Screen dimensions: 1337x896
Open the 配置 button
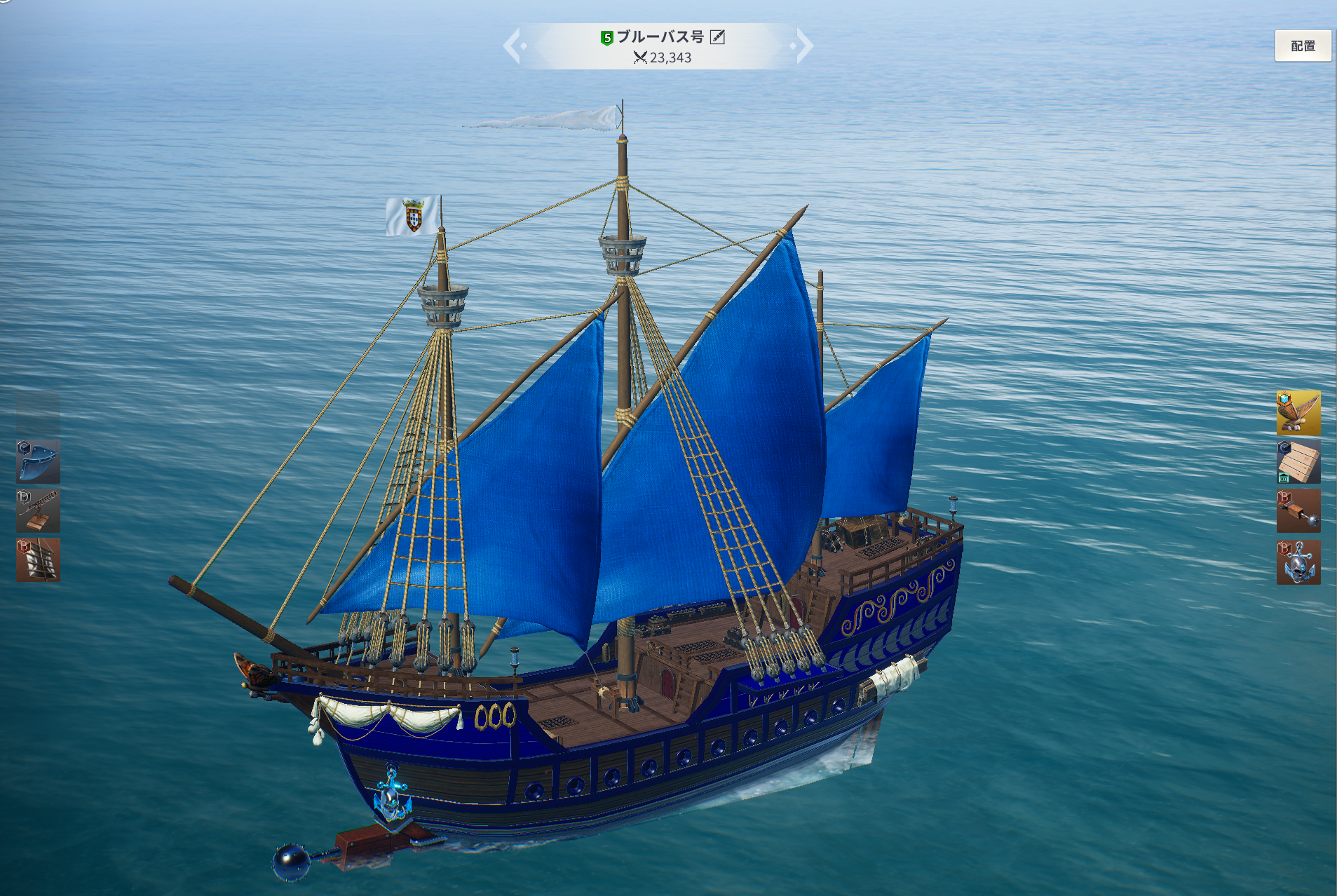click(x=1302, y=46)
